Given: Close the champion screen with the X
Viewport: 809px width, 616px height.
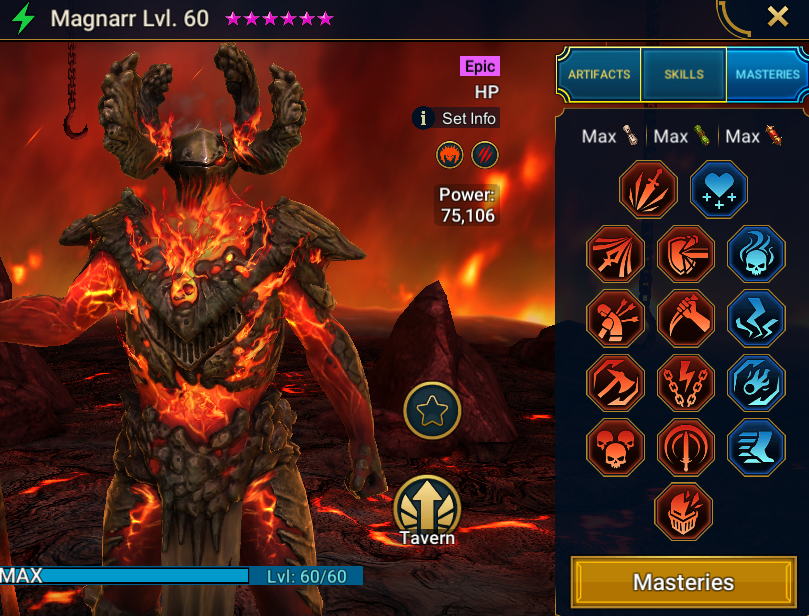Looking at the screenshot, I should [x=778, y=17].
